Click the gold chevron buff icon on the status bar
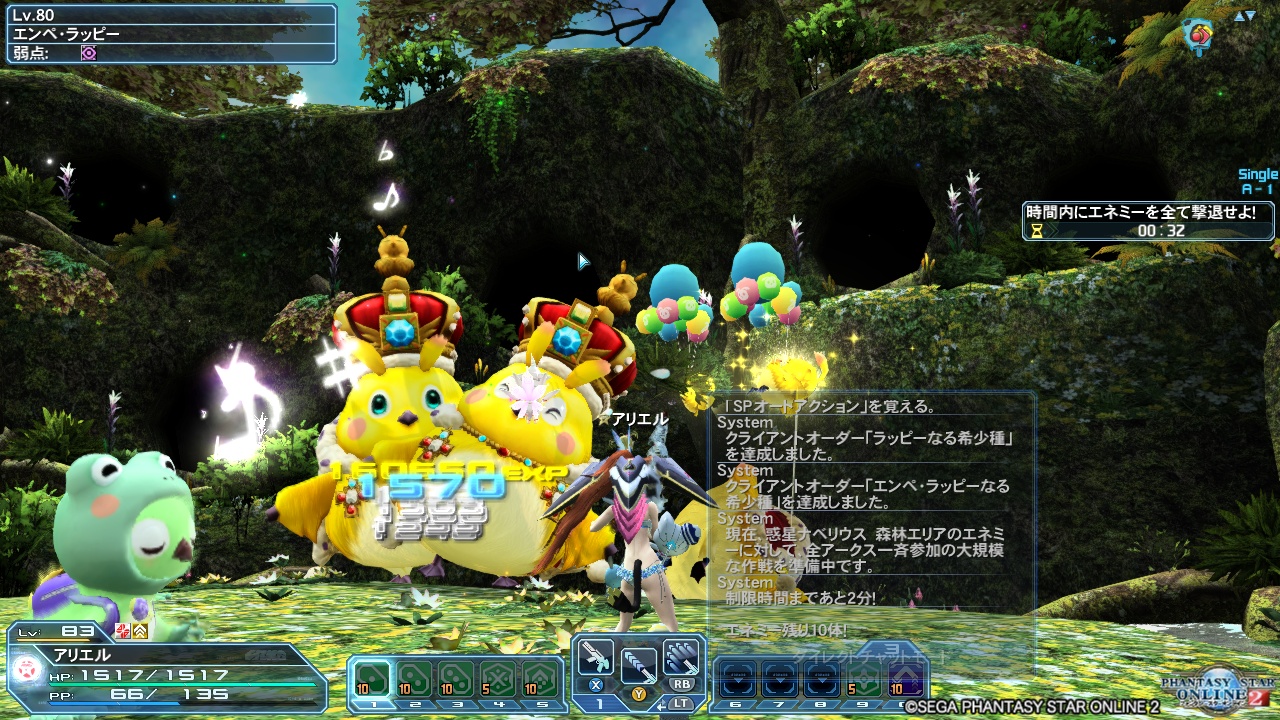Screen dimensions: 1280x720 click(x=140, y=631)
